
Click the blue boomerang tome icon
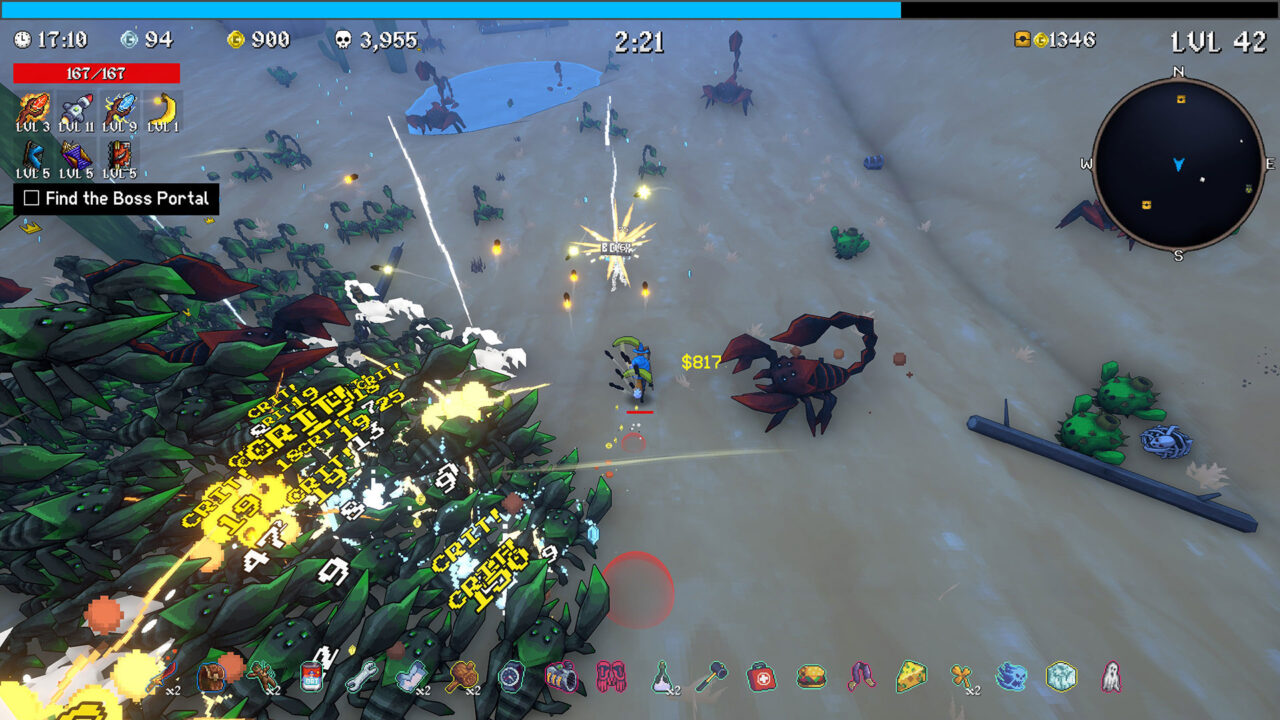tap(33, 156)
